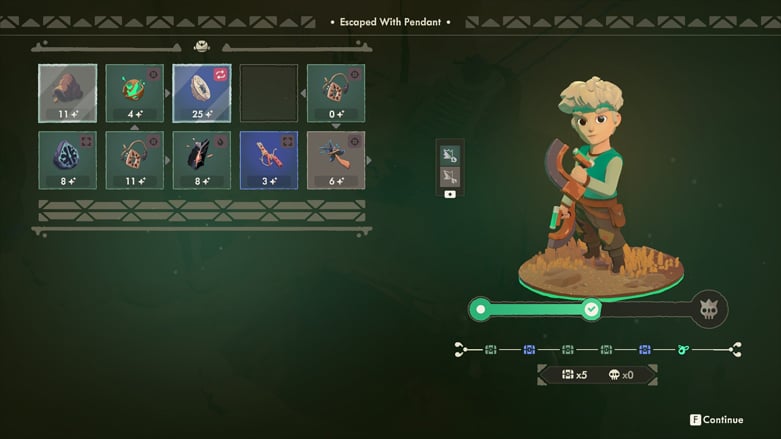Select the black crystal shard item

(x=202, y=160)
